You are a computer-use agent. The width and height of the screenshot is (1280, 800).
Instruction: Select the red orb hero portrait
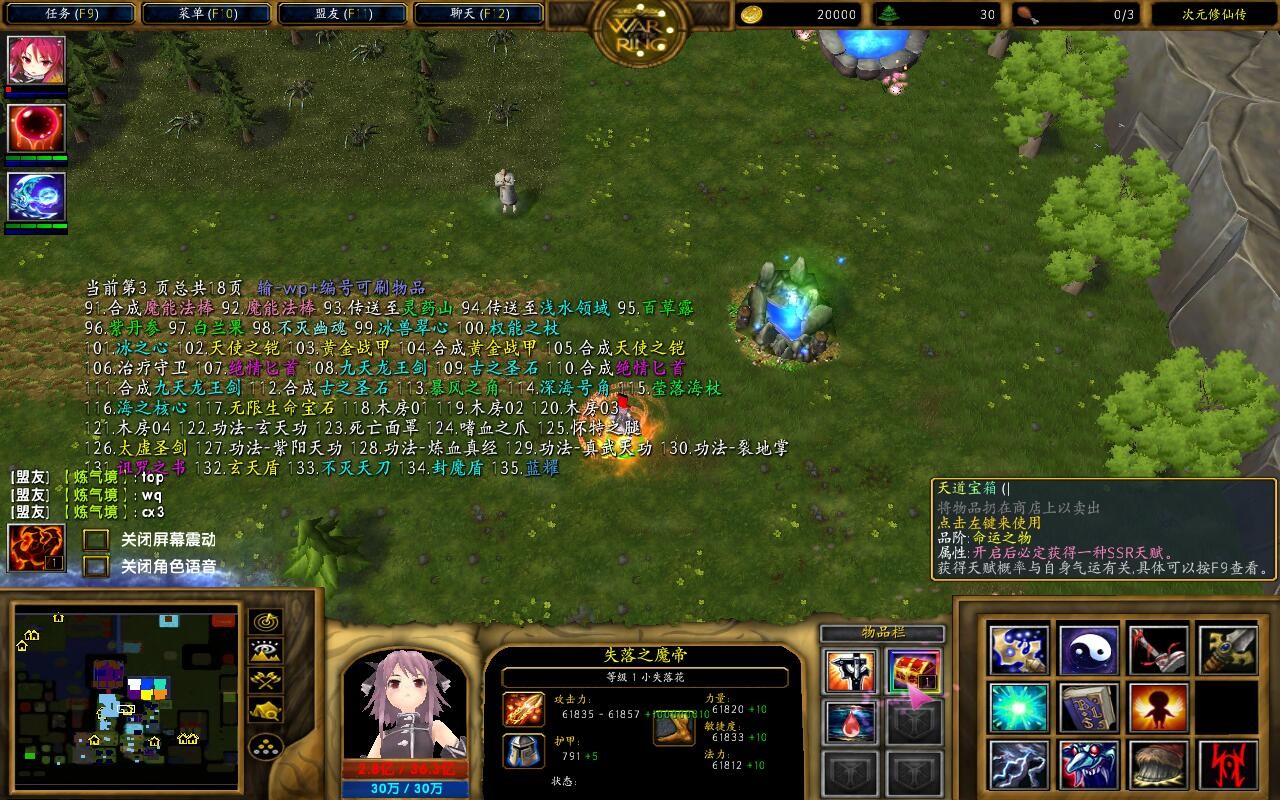click(37, 129)
